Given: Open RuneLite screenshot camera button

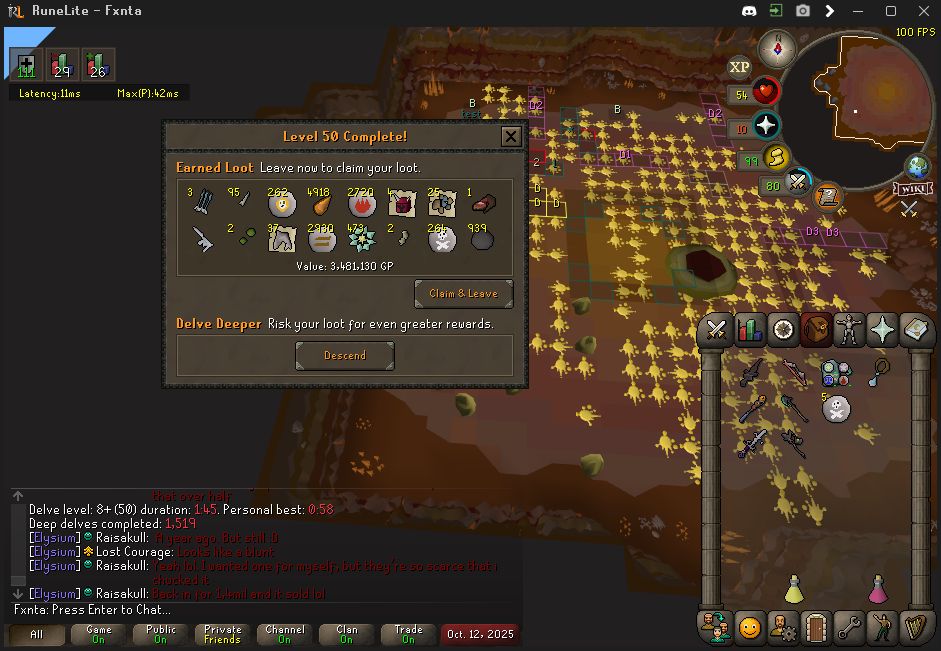Looking at the screenshot, I should click(802, 11).
